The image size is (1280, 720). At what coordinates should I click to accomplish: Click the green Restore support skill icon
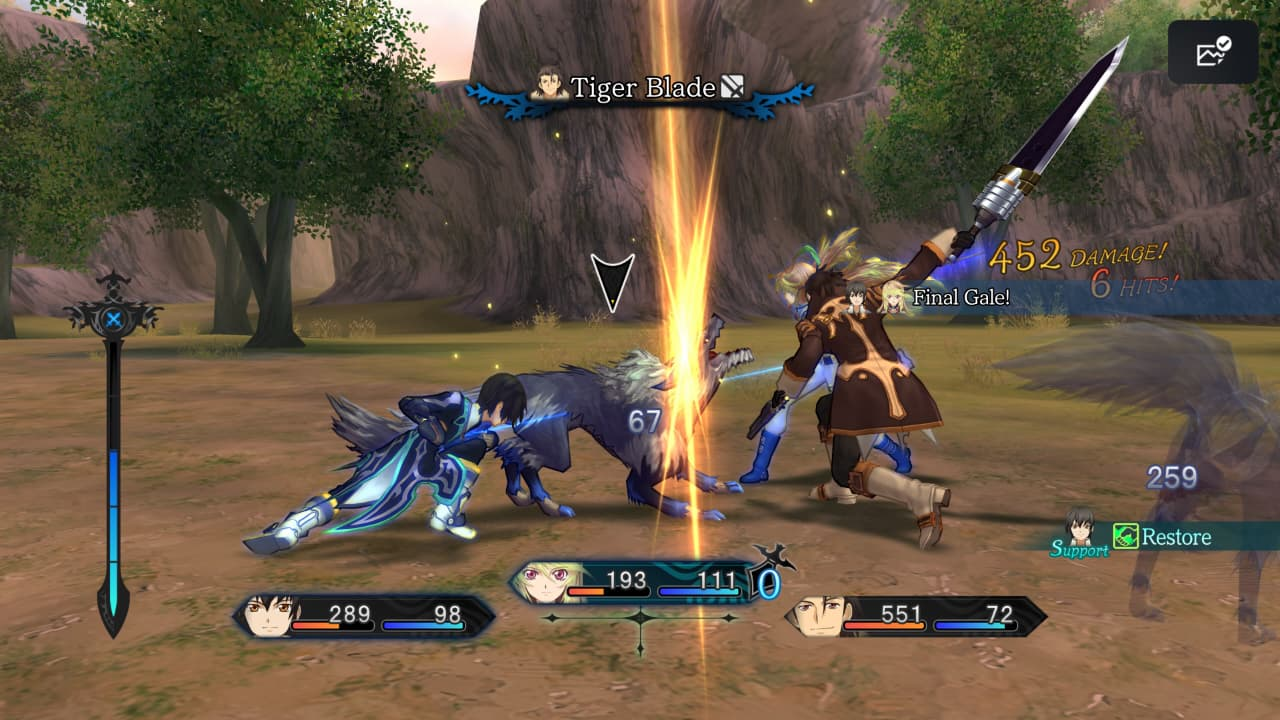[x=1126, y=537]
